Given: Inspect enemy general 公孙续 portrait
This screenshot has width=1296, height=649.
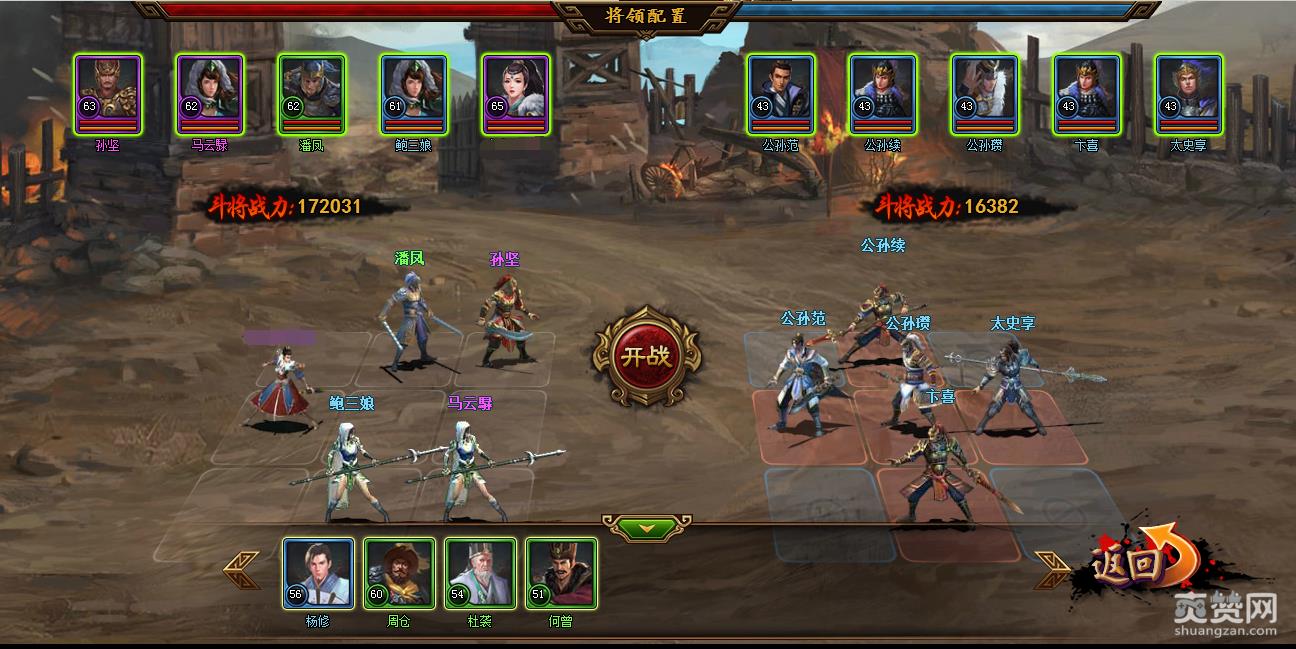Looking at the screenshot, I should click(x=883, y=93).
